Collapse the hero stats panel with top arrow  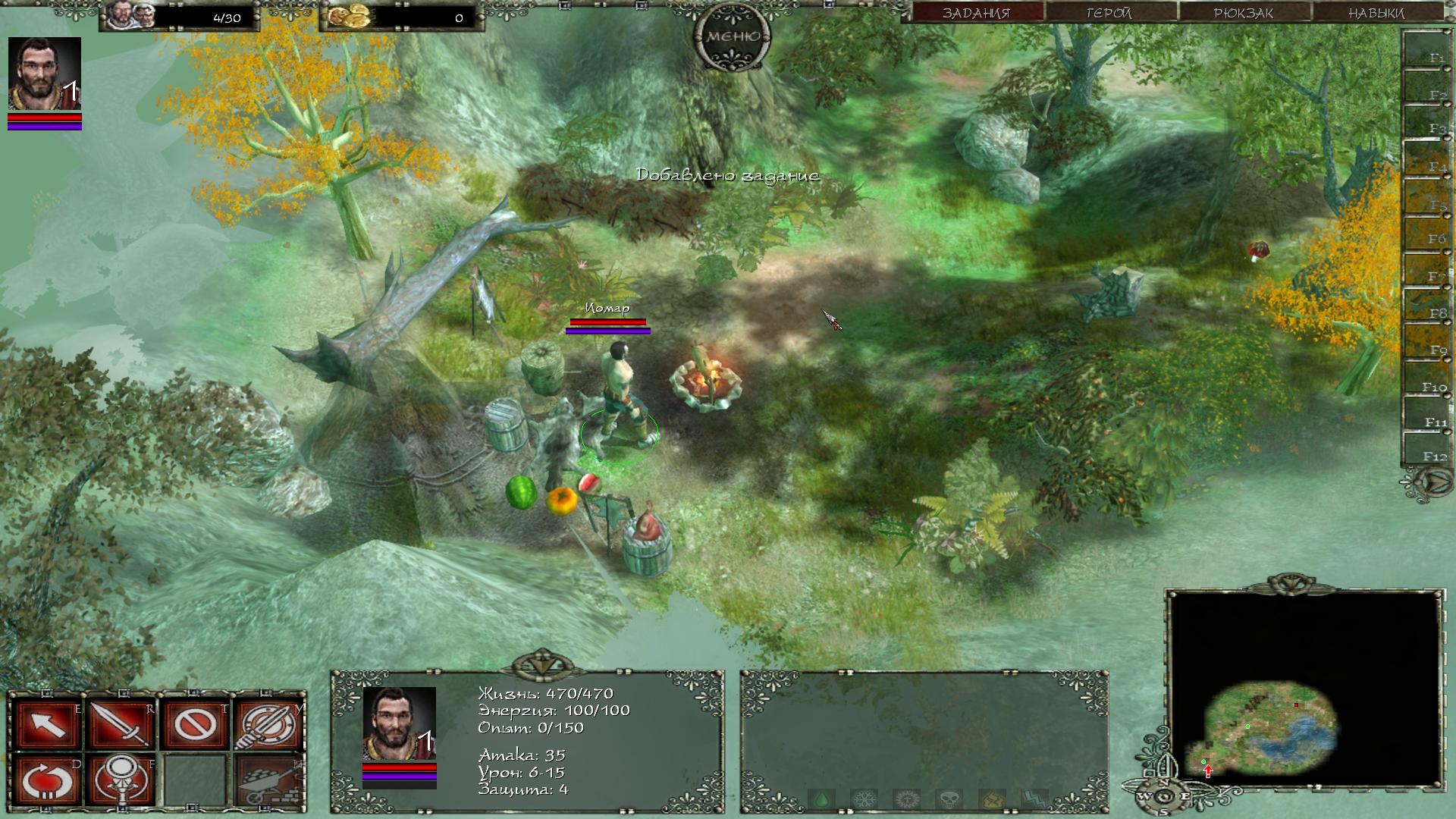[x=541, y=664]
